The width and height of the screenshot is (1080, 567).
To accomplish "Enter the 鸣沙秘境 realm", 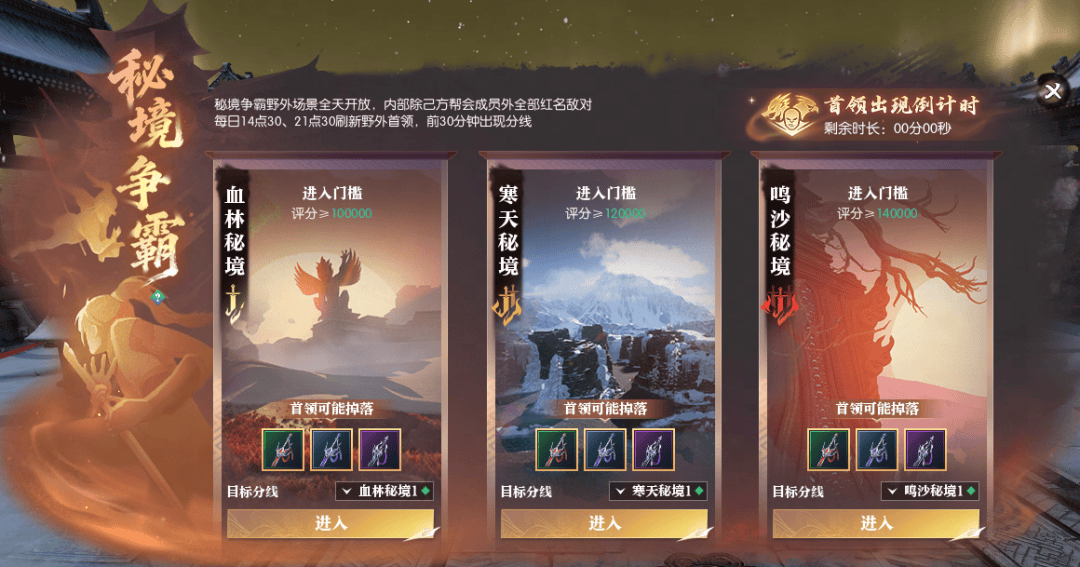I will tap(876, 523).
